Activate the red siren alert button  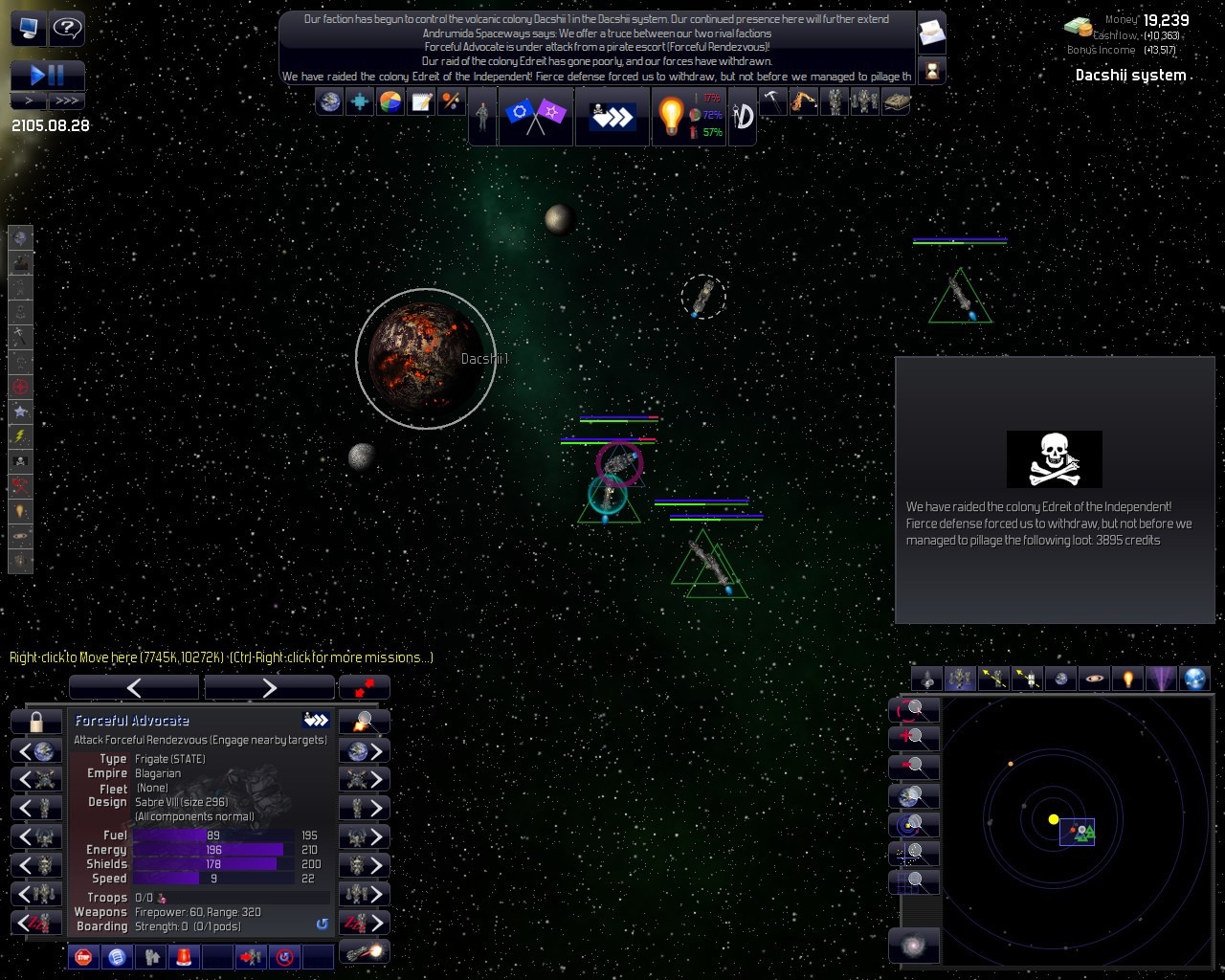[183, 956]
